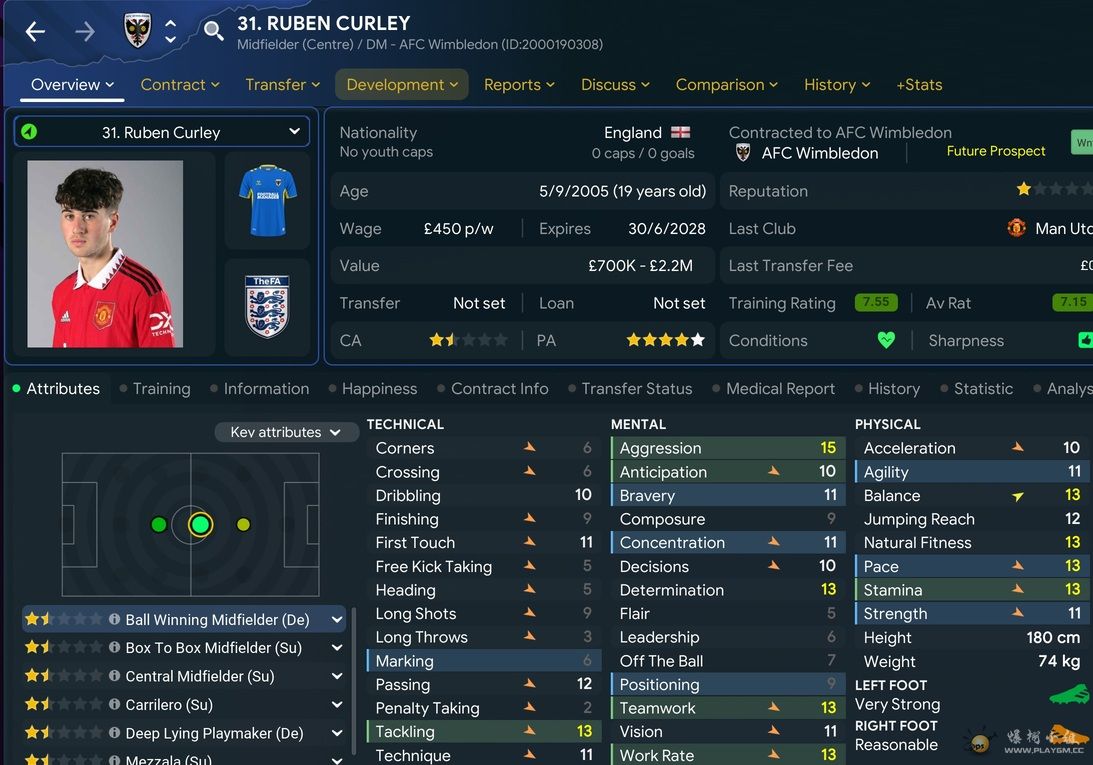Open the Transfer dropdown menu
The height and width of the screenshot is (765, 1093).
pyautogui.click(x=282, y=85)
